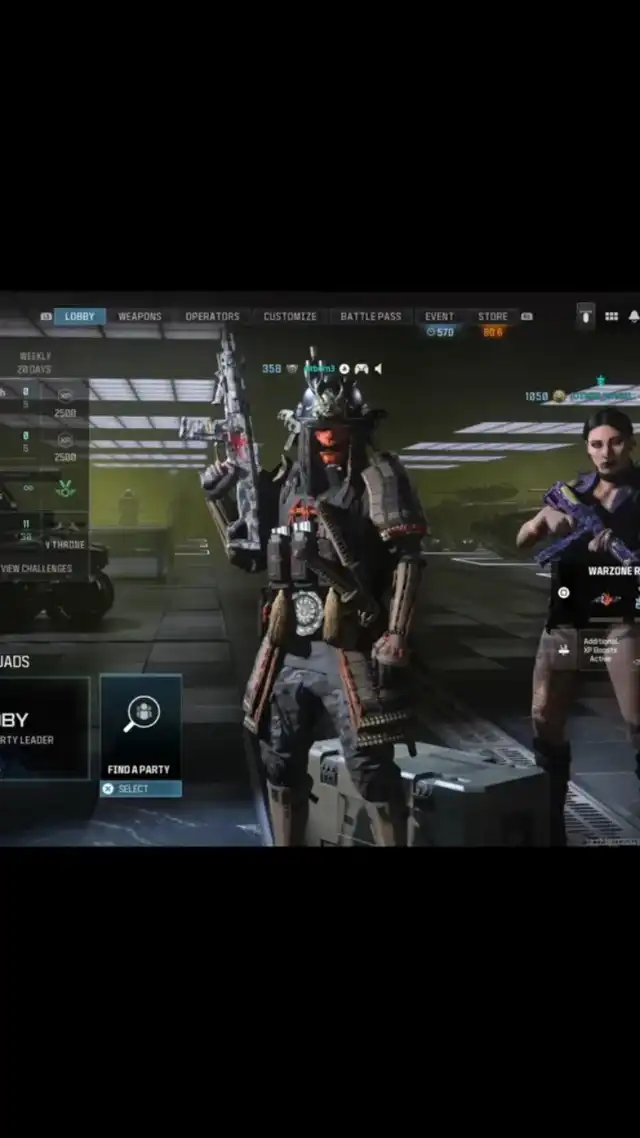Go to the Operators tab
The height and width of the screenshot is (1138, 640).
pyautogui.click(x=212, y=317)
